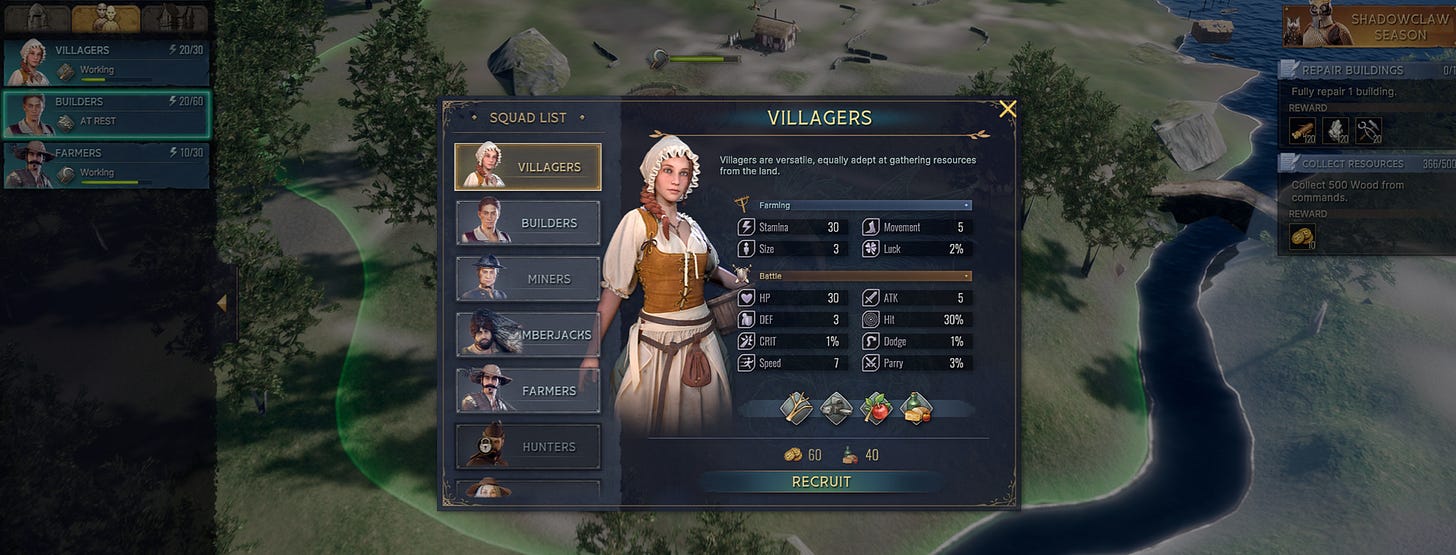Select the Builders squad card at rest

click(106, 113)
